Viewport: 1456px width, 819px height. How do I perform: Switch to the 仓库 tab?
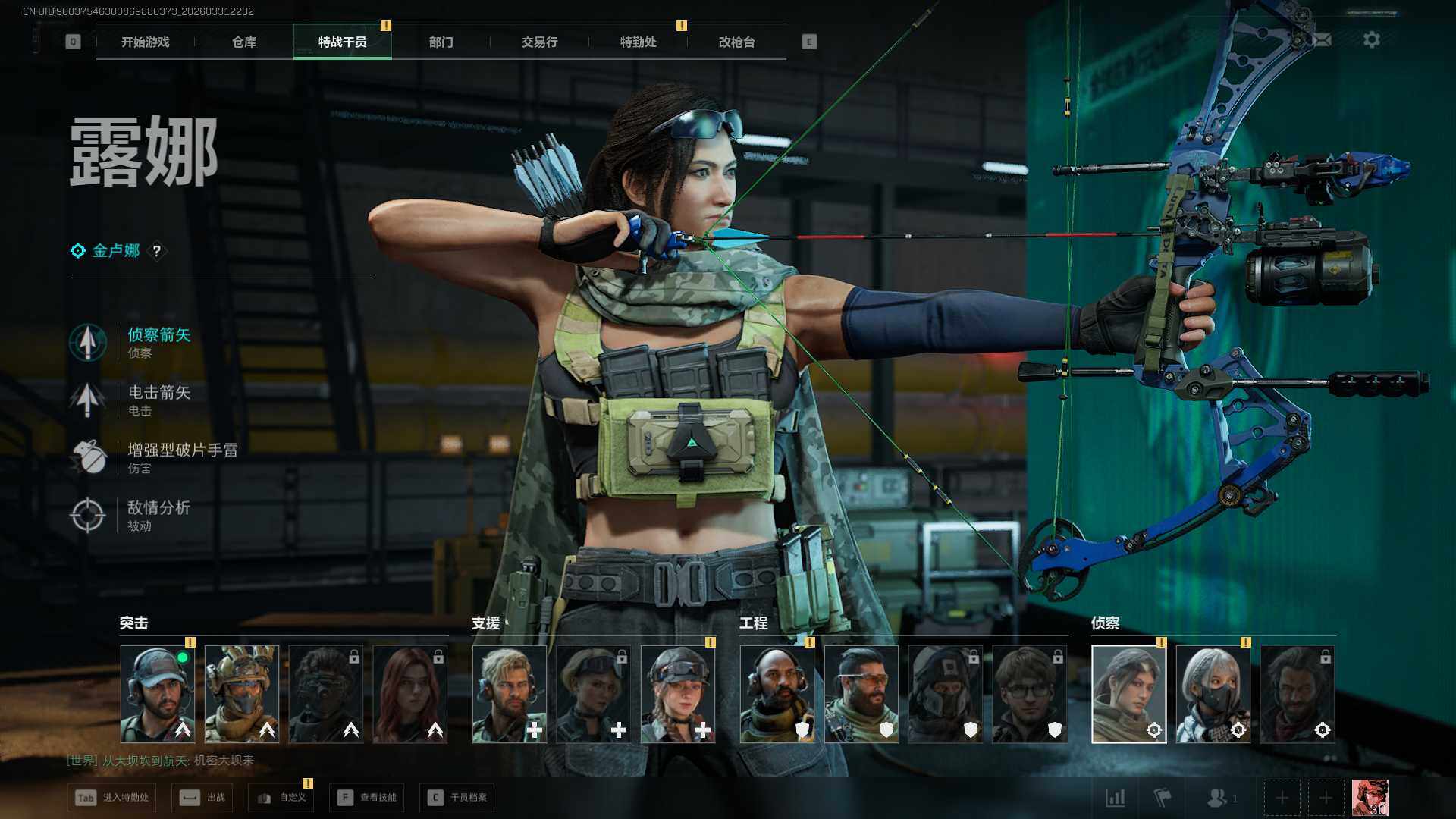(243, 42)
